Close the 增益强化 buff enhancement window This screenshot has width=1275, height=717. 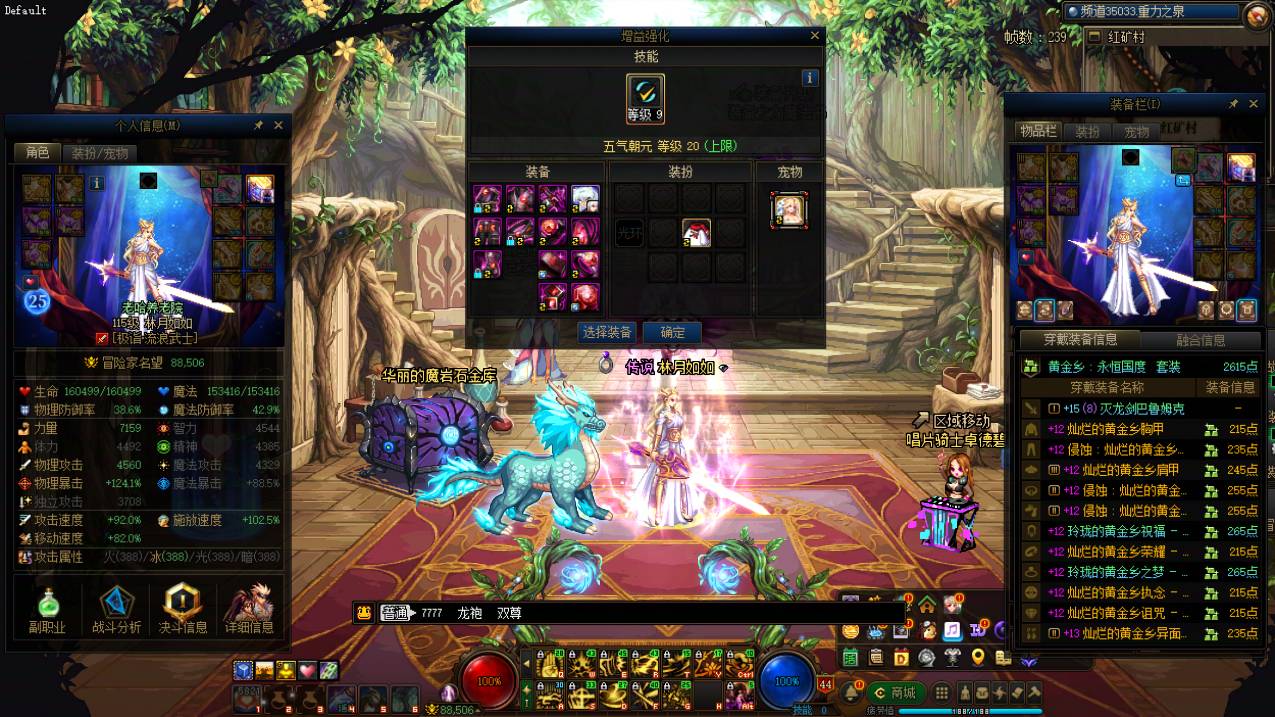[815, 36]
